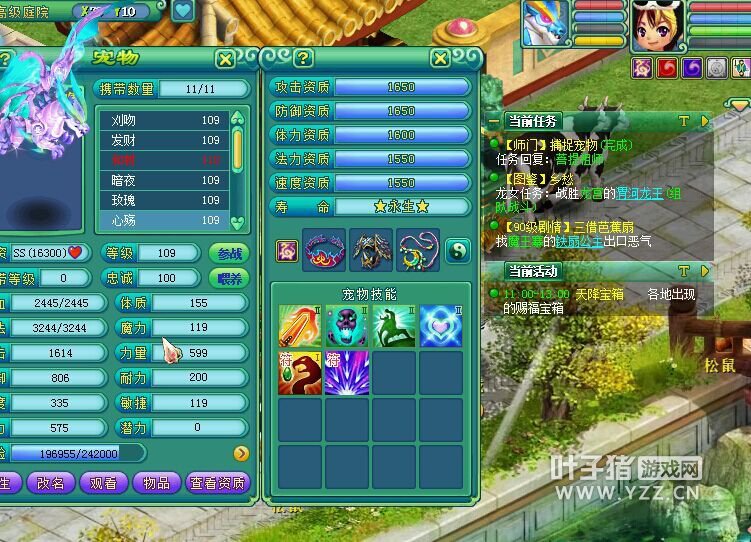Click the 查看资质 aptitude button
The image size is (751, 542).
(x=217, y=483)
